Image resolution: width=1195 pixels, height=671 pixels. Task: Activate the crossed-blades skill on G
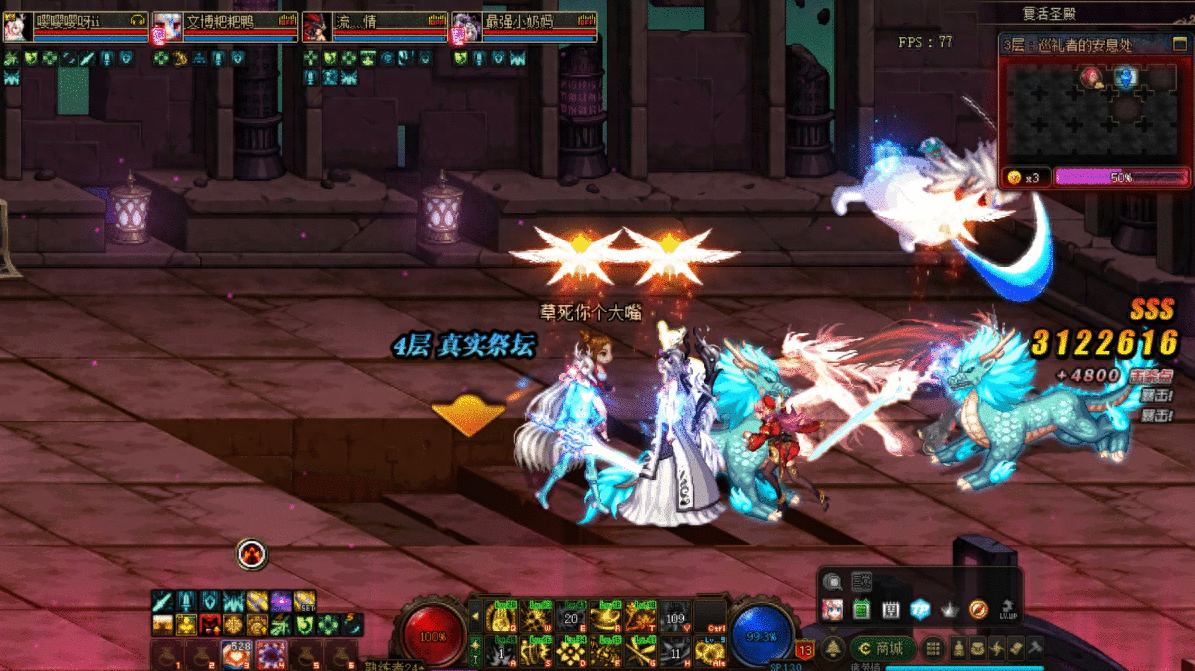point(641,653)
